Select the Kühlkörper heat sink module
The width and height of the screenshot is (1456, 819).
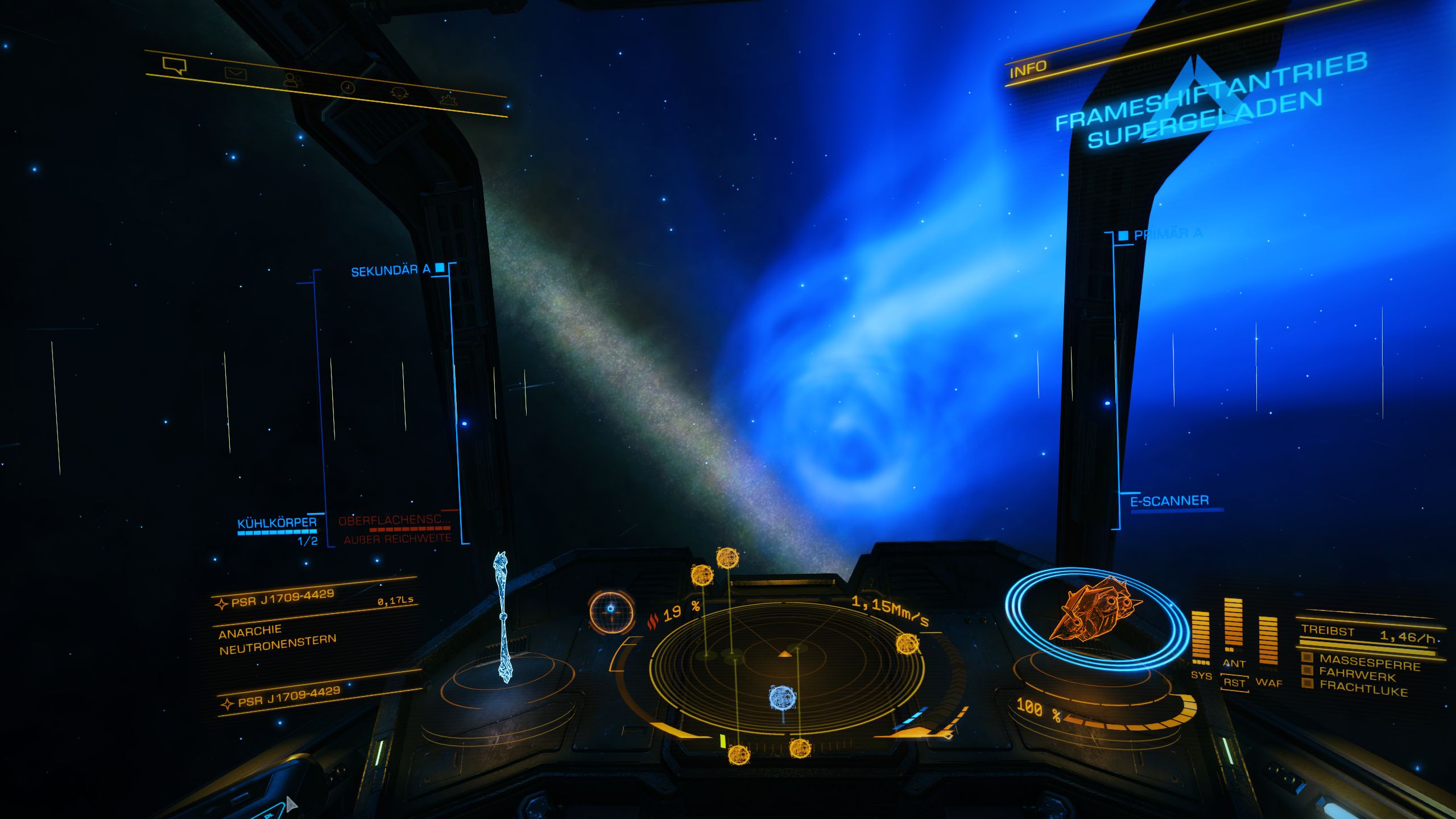tap(277, 523)
